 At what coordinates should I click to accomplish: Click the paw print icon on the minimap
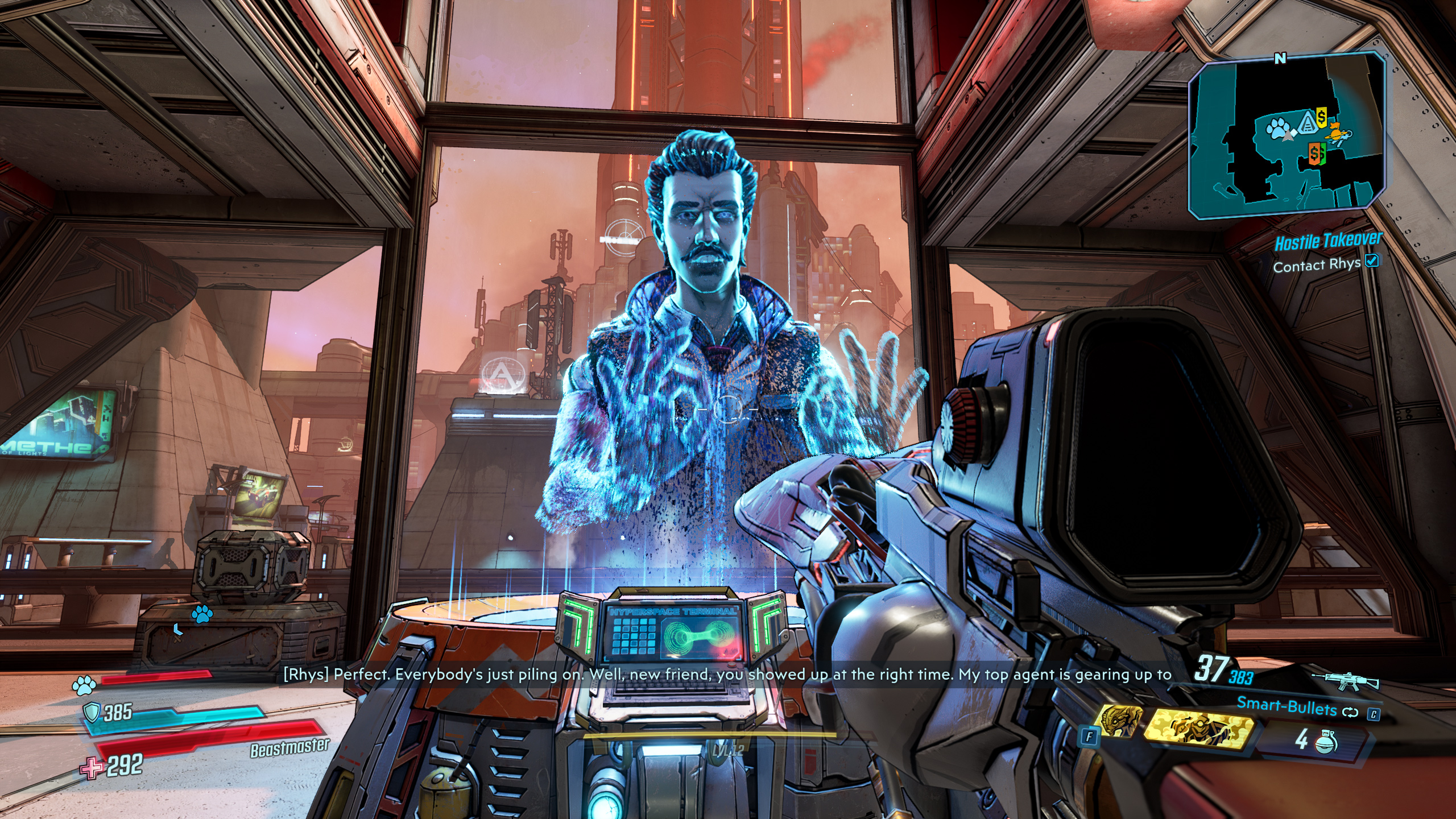pos(1277,127)
